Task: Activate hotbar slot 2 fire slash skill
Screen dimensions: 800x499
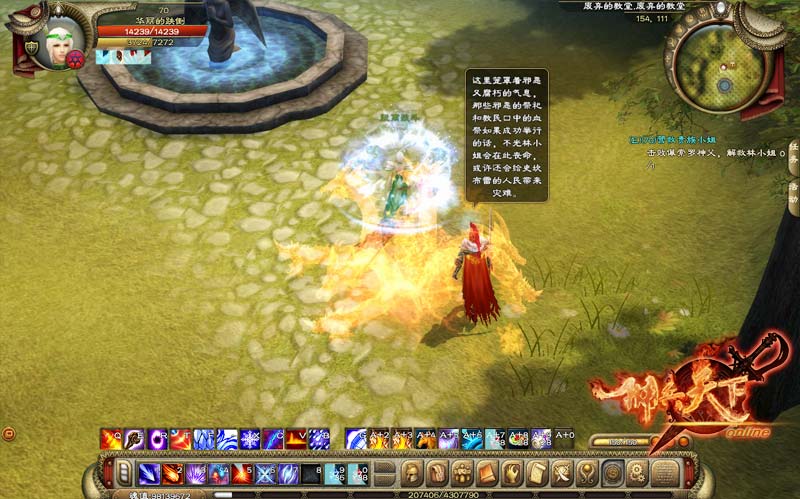Action: [x=173, y=473]
